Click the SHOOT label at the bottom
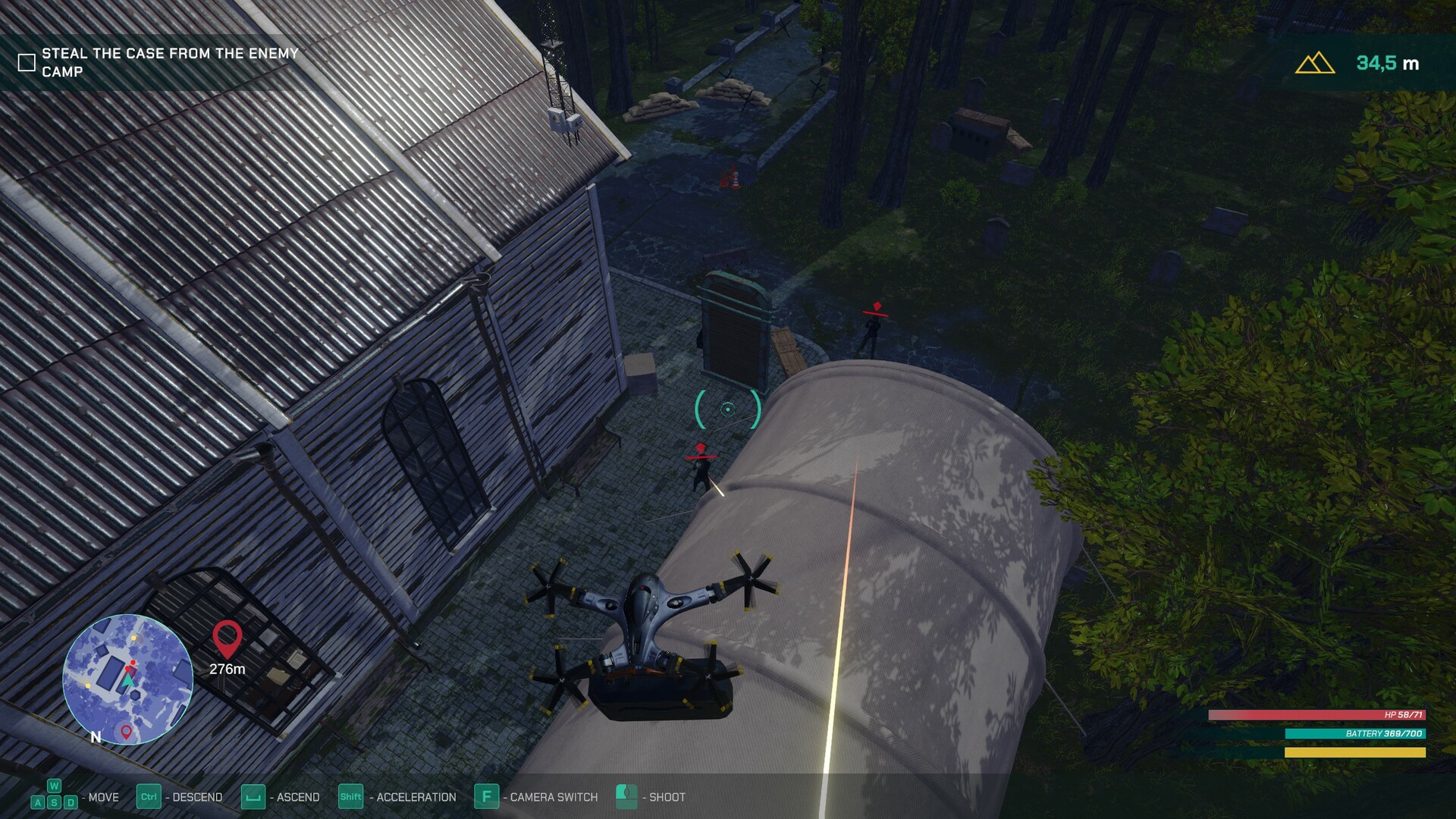Image resolution: width=1456 pixels, height=819 pixels. tap(664, 797)
